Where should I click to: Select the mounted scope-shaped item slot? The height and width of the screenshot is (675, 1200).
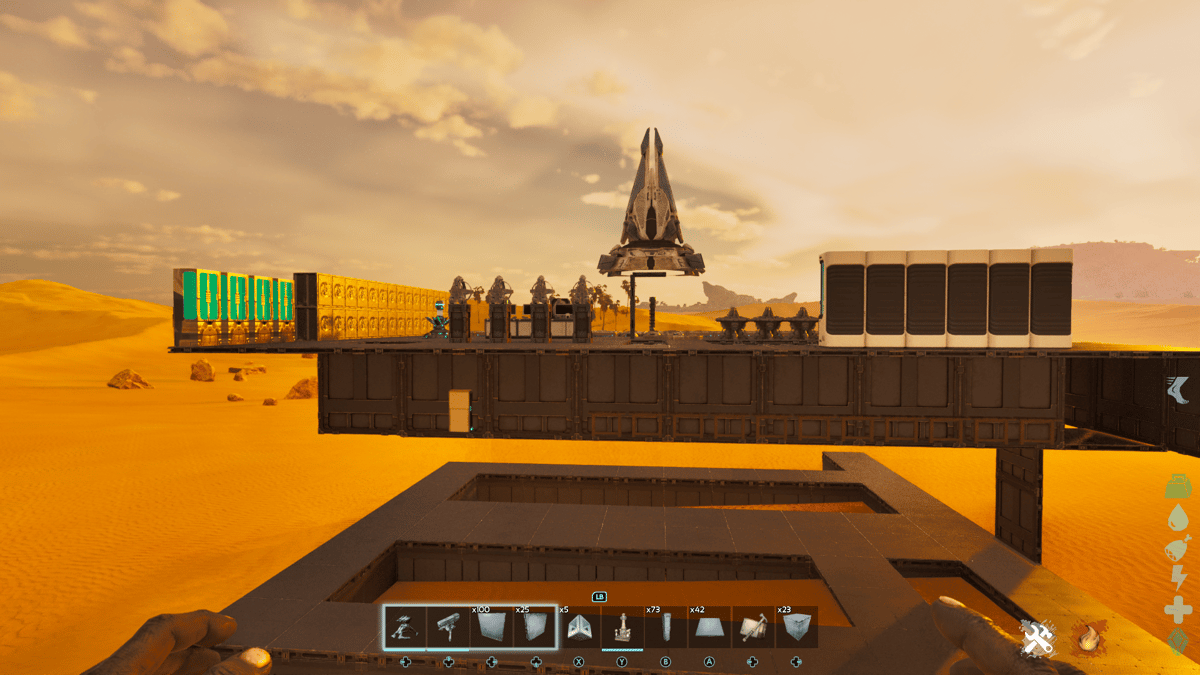pos(448,627)
